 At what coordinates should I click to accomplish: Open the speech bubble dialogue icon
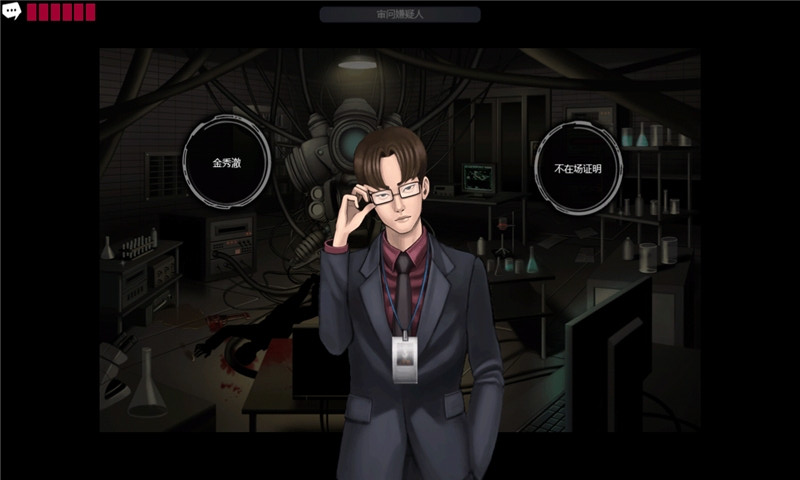coord(12,12)
